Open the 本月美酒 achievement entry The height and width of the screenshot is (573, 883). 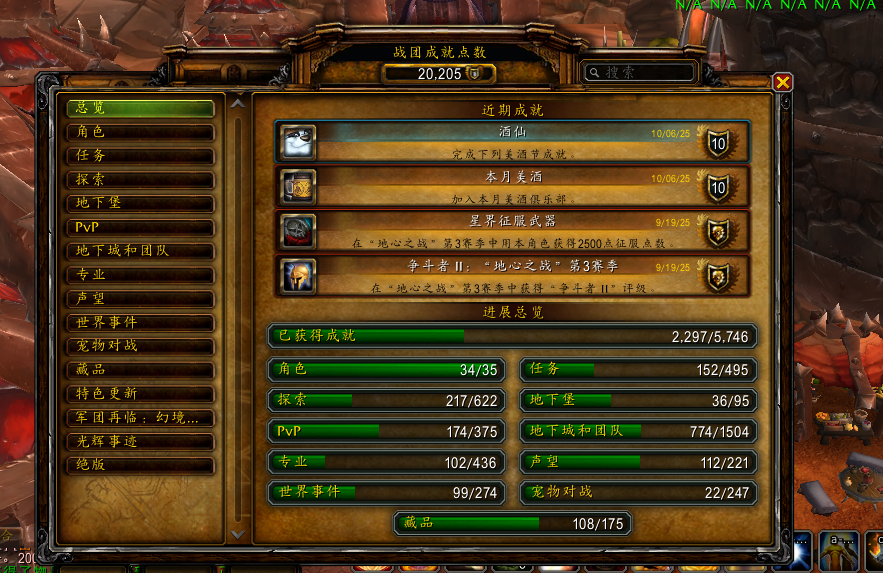(x=510, y=187)
